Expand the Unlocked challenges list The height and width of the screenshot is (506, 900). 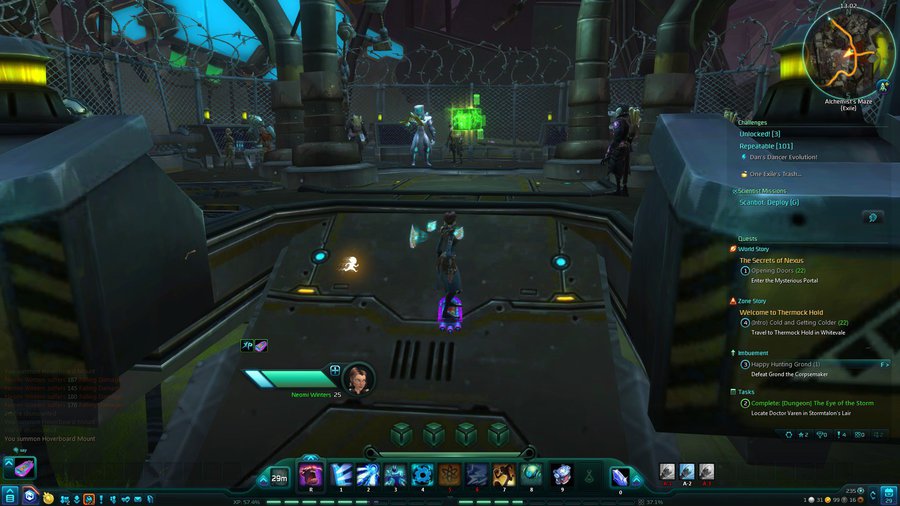[x=759, y=133]
